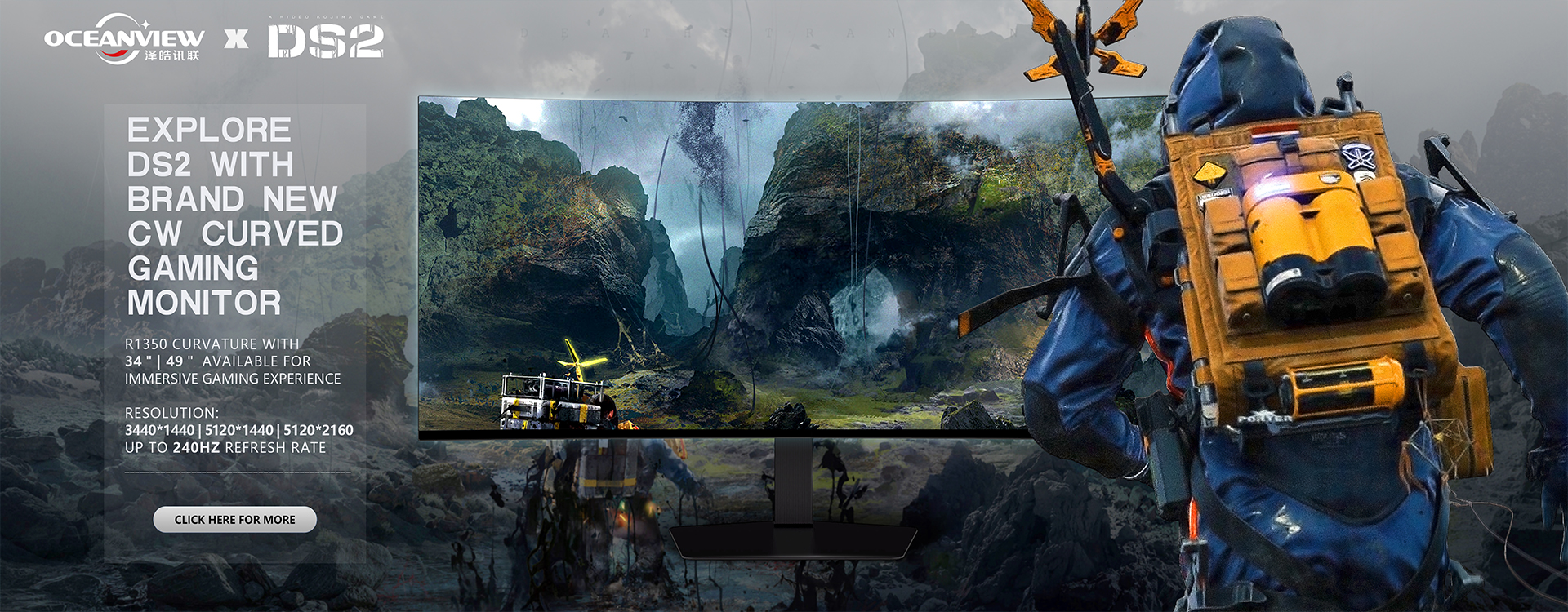Open the Oceanview logo link
1568x612 pixels.
click(124, 39)
